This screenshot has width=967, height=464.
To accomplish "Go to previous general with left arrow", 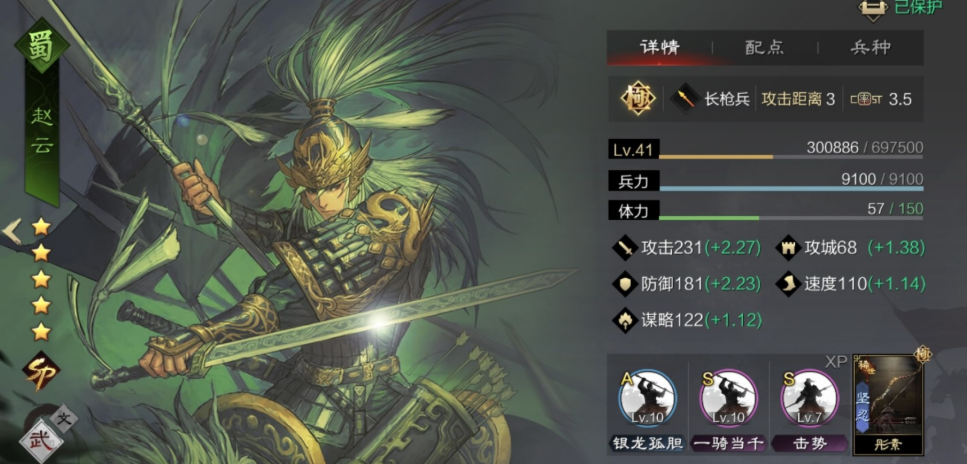I will click(11, 231).
